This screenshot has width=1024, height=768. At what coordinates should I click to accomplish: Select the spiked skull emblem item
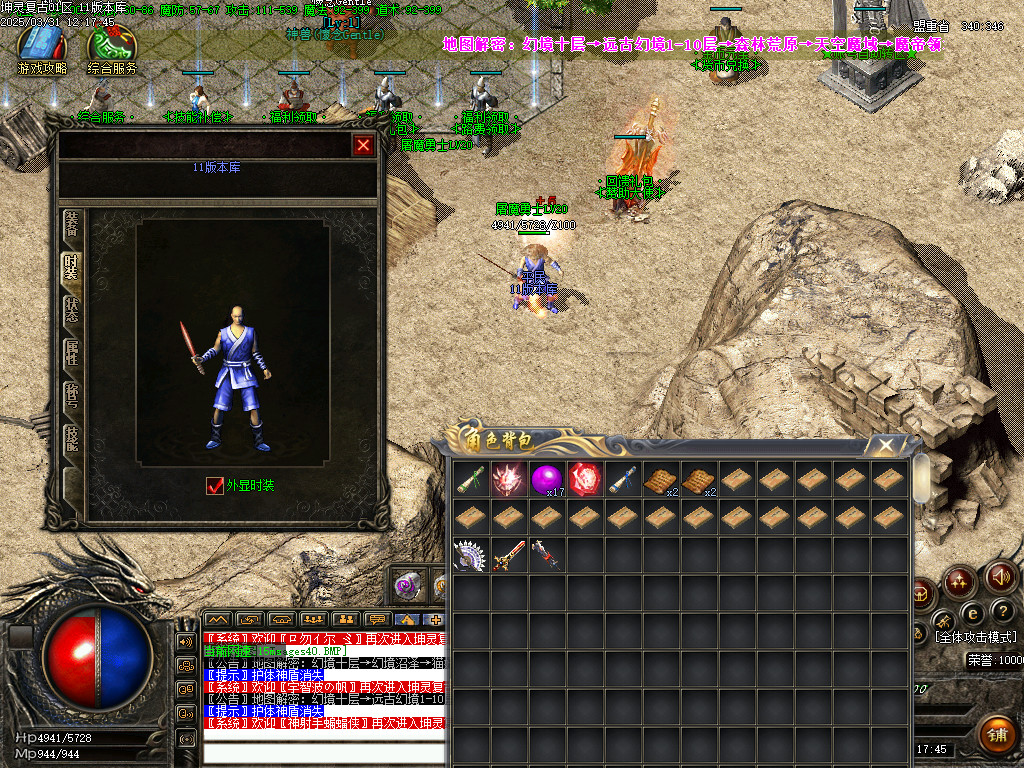pos(509,479)
